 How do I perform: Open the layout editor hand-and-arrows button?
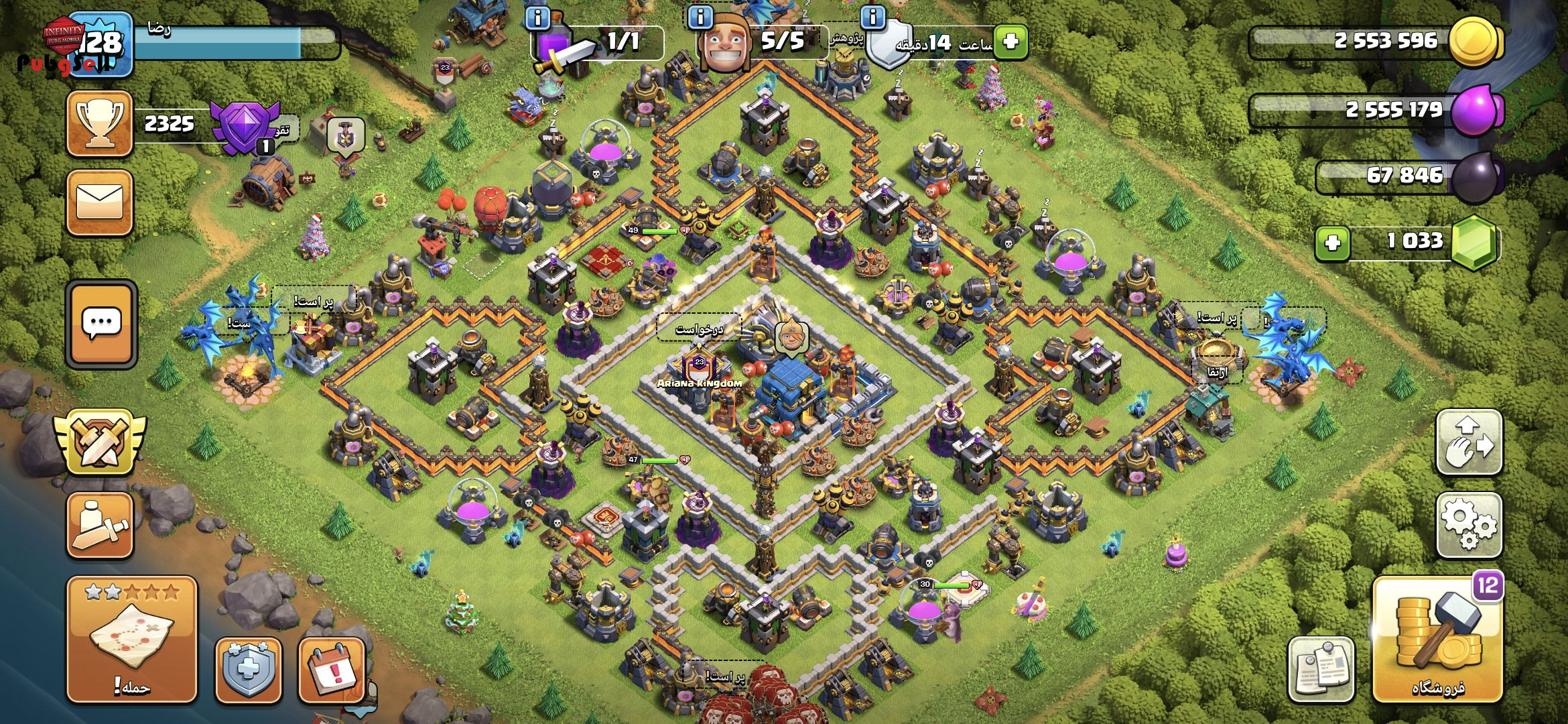[x=1469, y=442]
